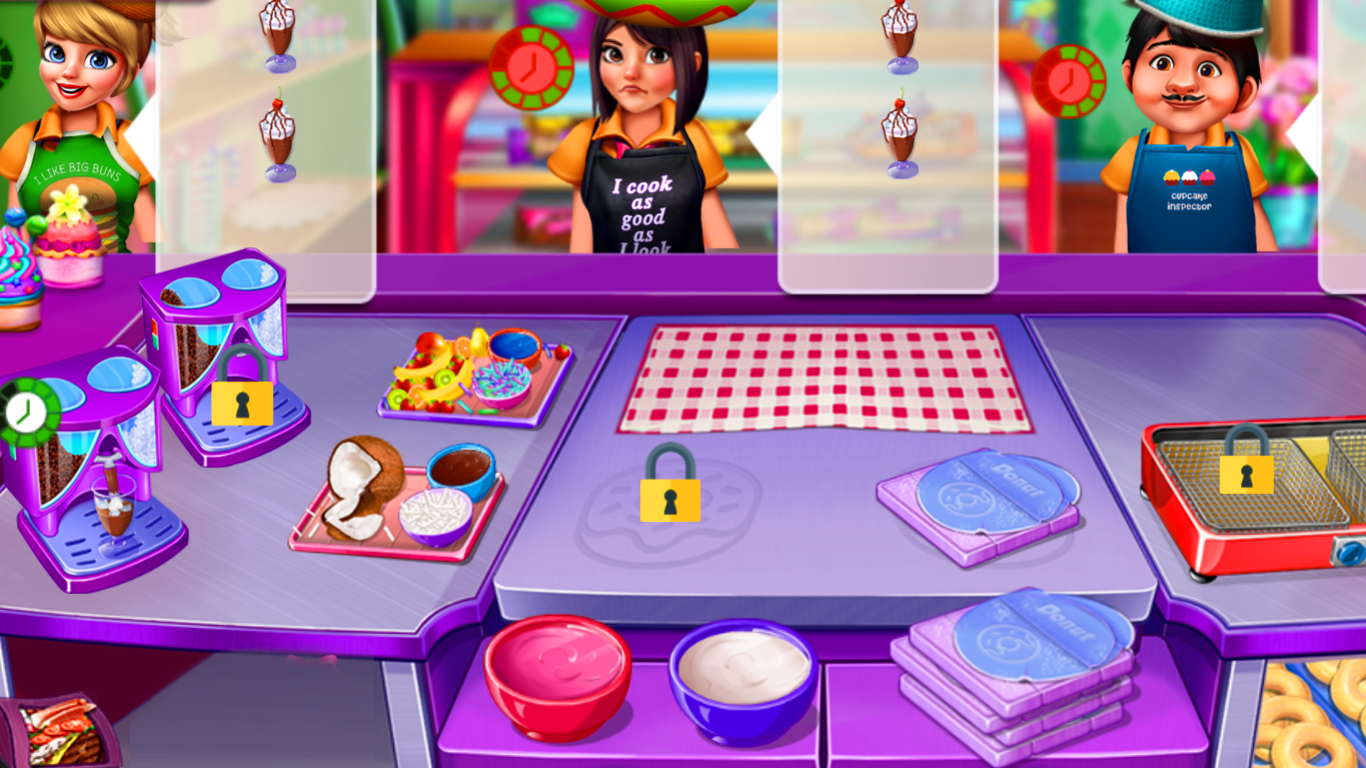The height and width of the screenshot is (768, 1366).
Task: Click the arrow near the left customer
Action: pyautogui.click(x=143, y=133)
